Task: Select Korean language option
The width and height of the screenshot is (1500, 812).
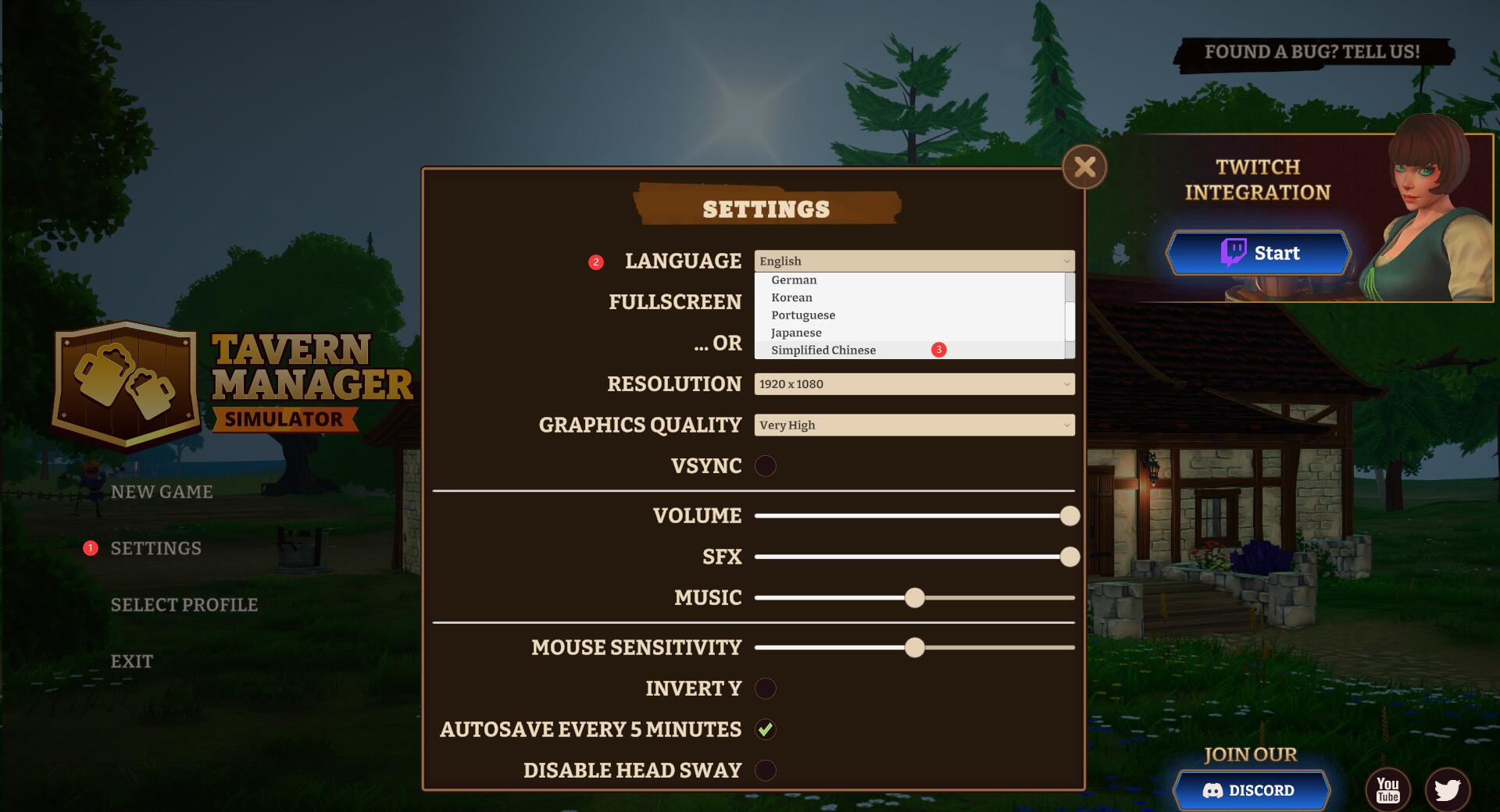Action: coord(791,297)
